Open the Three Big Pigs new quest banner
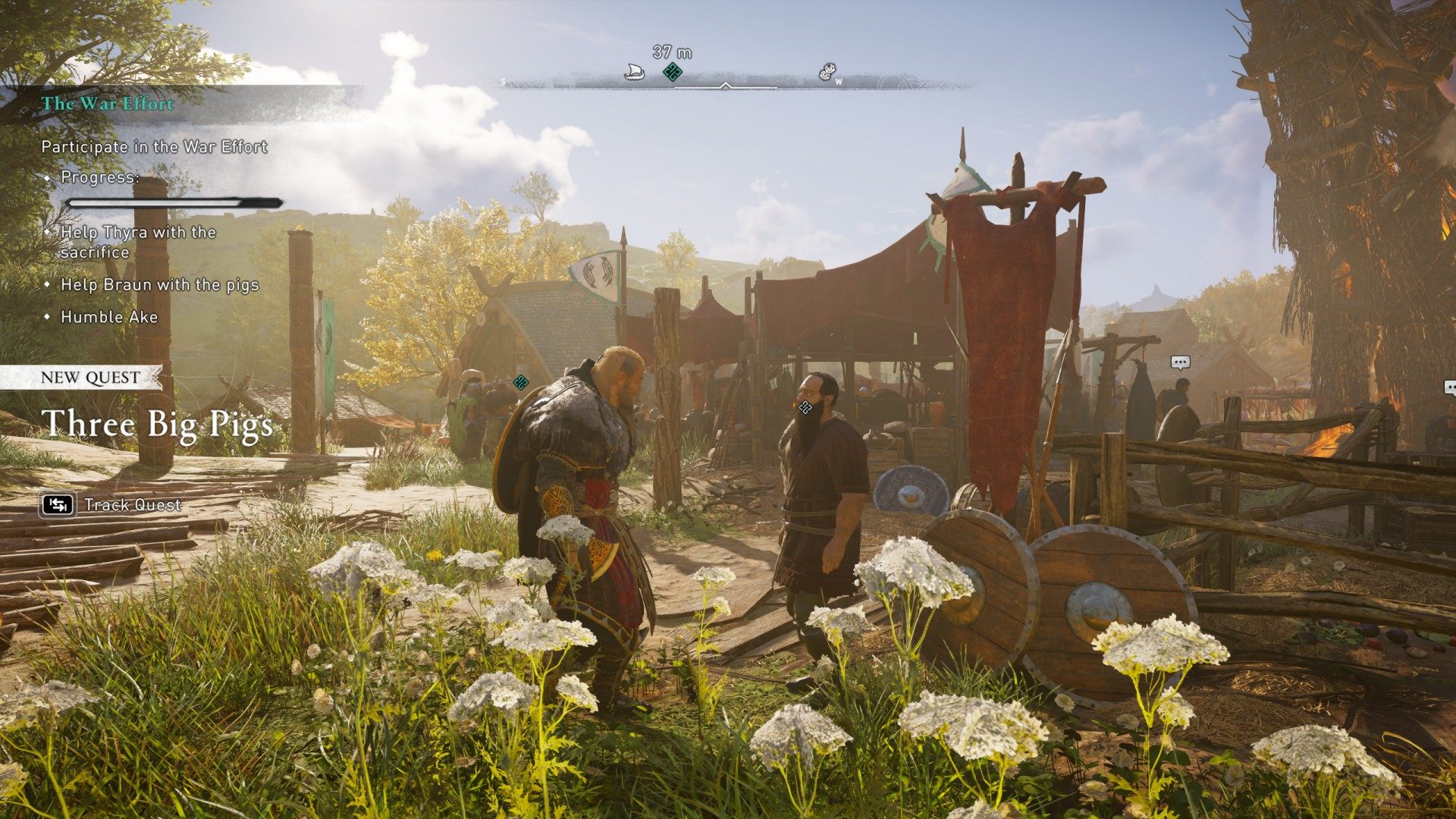This screenshot has width=1456, height=819. [157, 424]
